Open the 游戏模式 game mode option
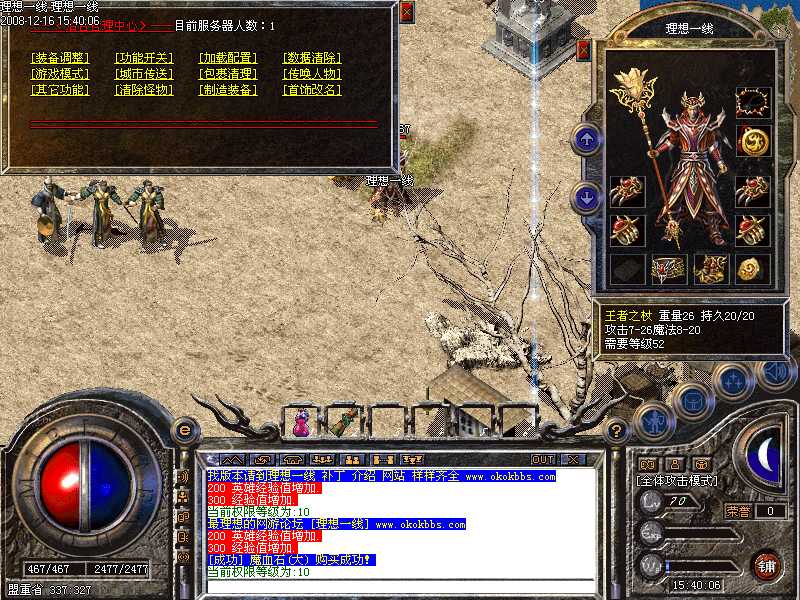This screenshot has width=800, height=600. (60, 74)
